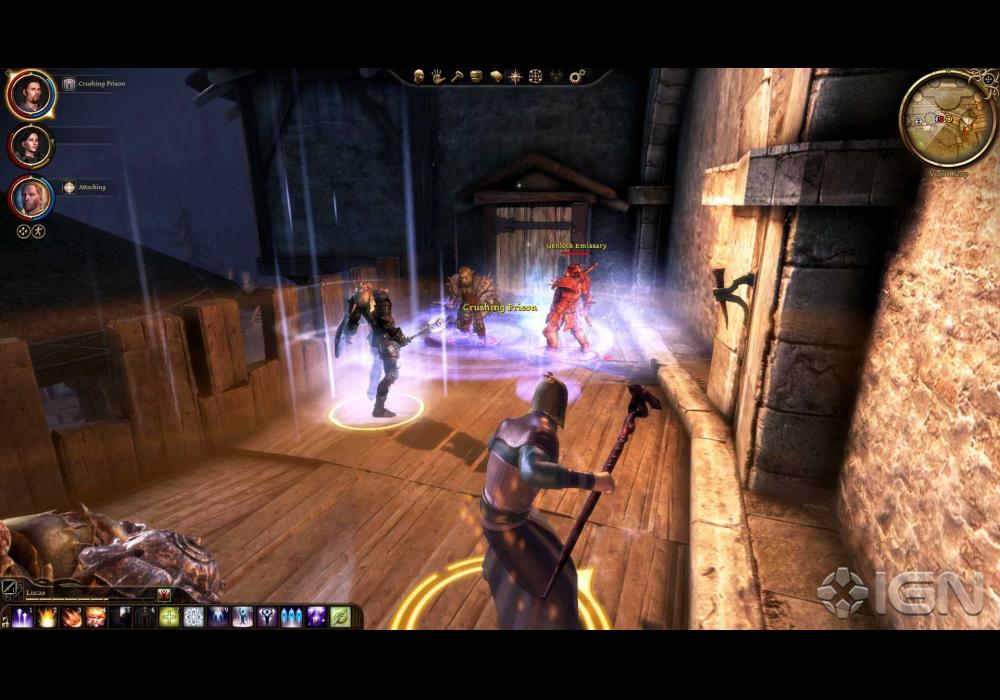
Task: Toggle the party hold position button
Action: (x=39, y=231)
